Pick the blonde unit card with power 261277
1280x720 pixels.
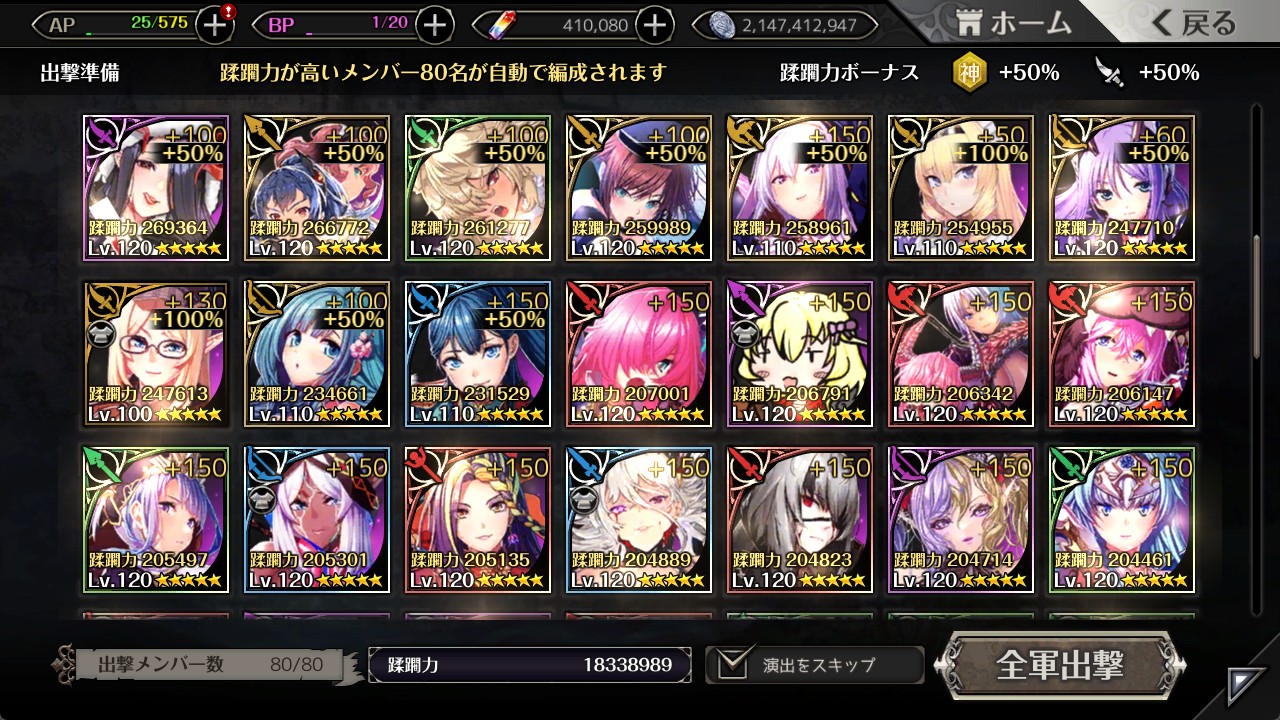click(478, 188)
